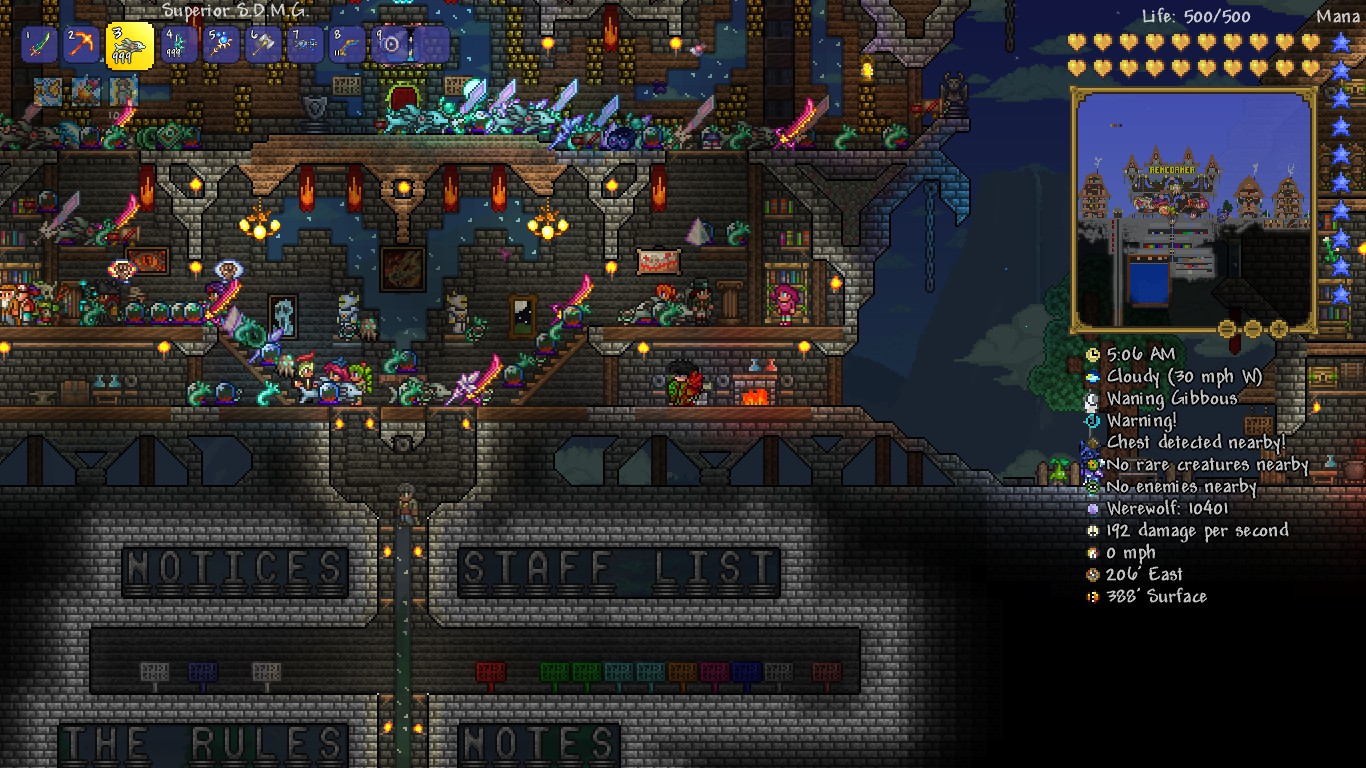Click the minimap display
This screenshot has width=1366, height=768.
(x=1193, y=210)
